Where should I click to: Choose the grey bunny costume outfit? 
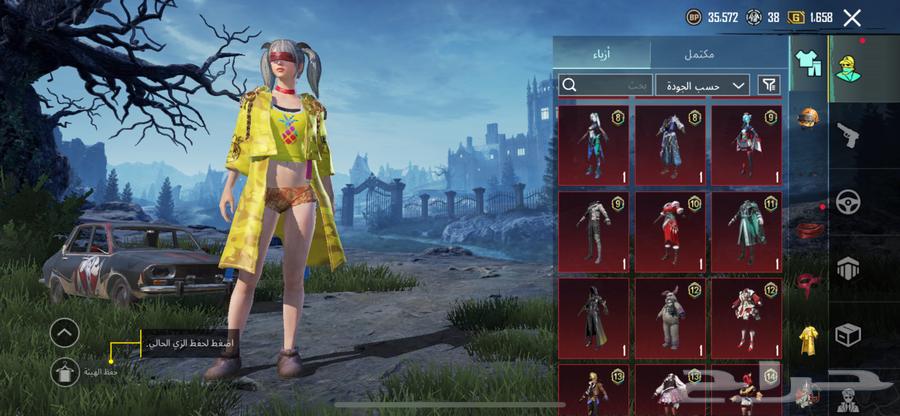pos(670,317)
